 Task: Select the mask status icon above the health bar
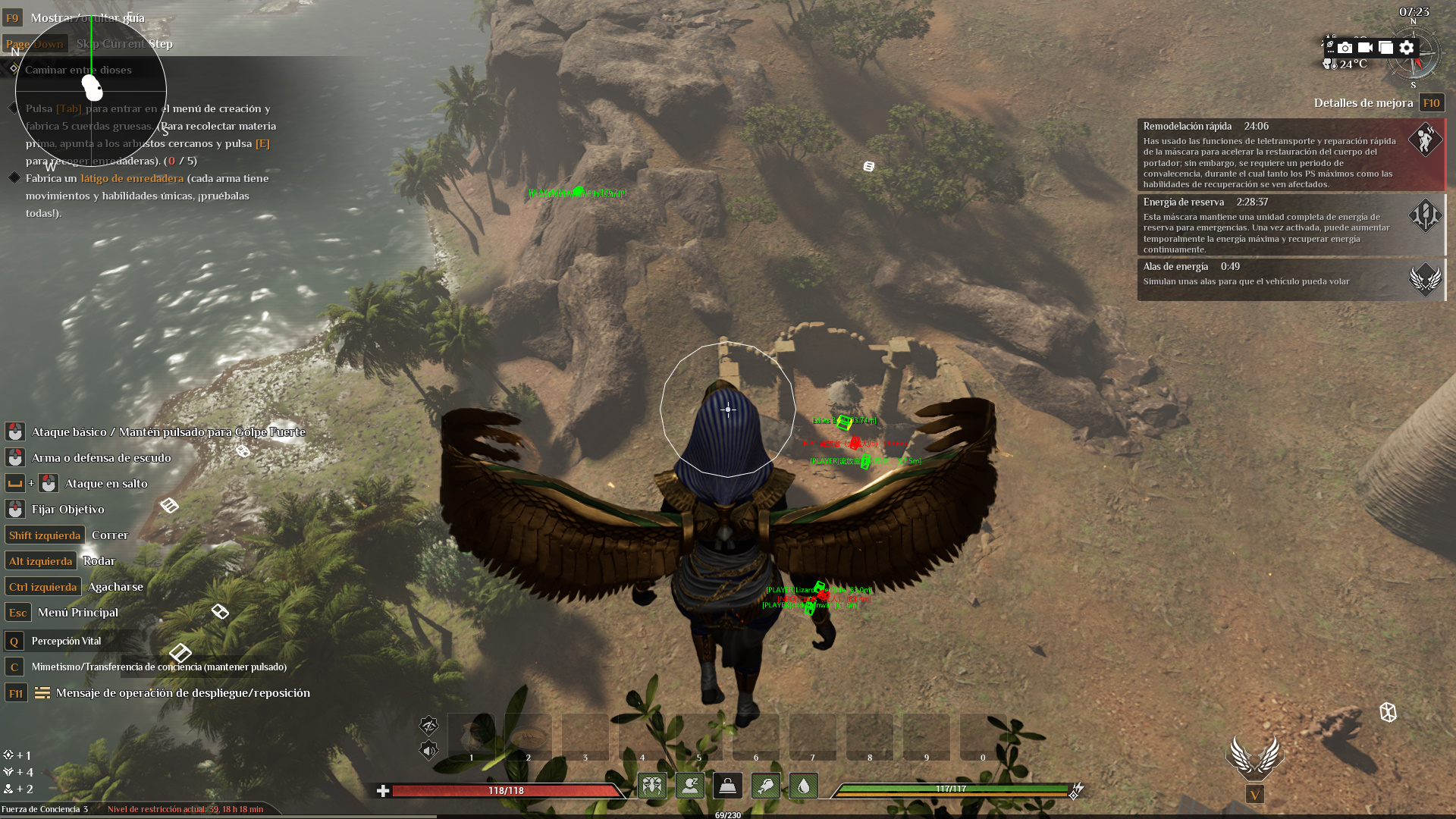[653, 786]
